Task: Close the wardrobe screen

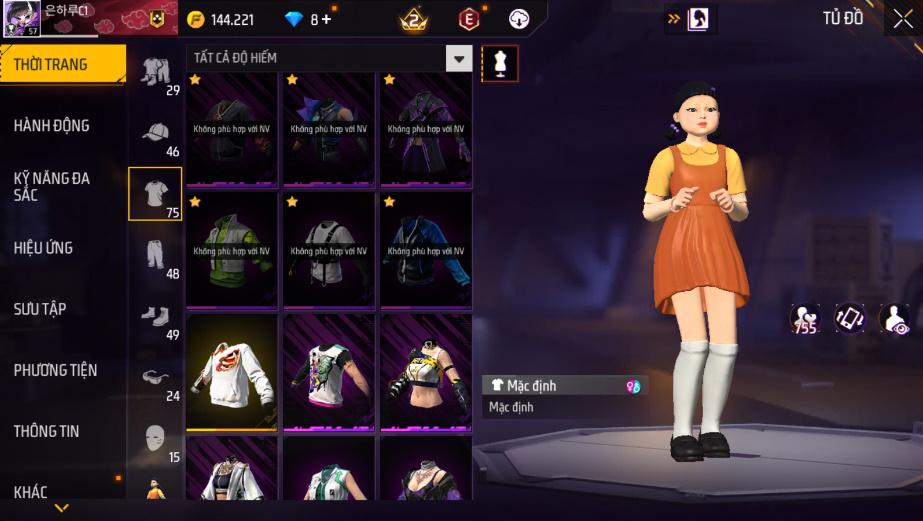Action: [903, 19]
